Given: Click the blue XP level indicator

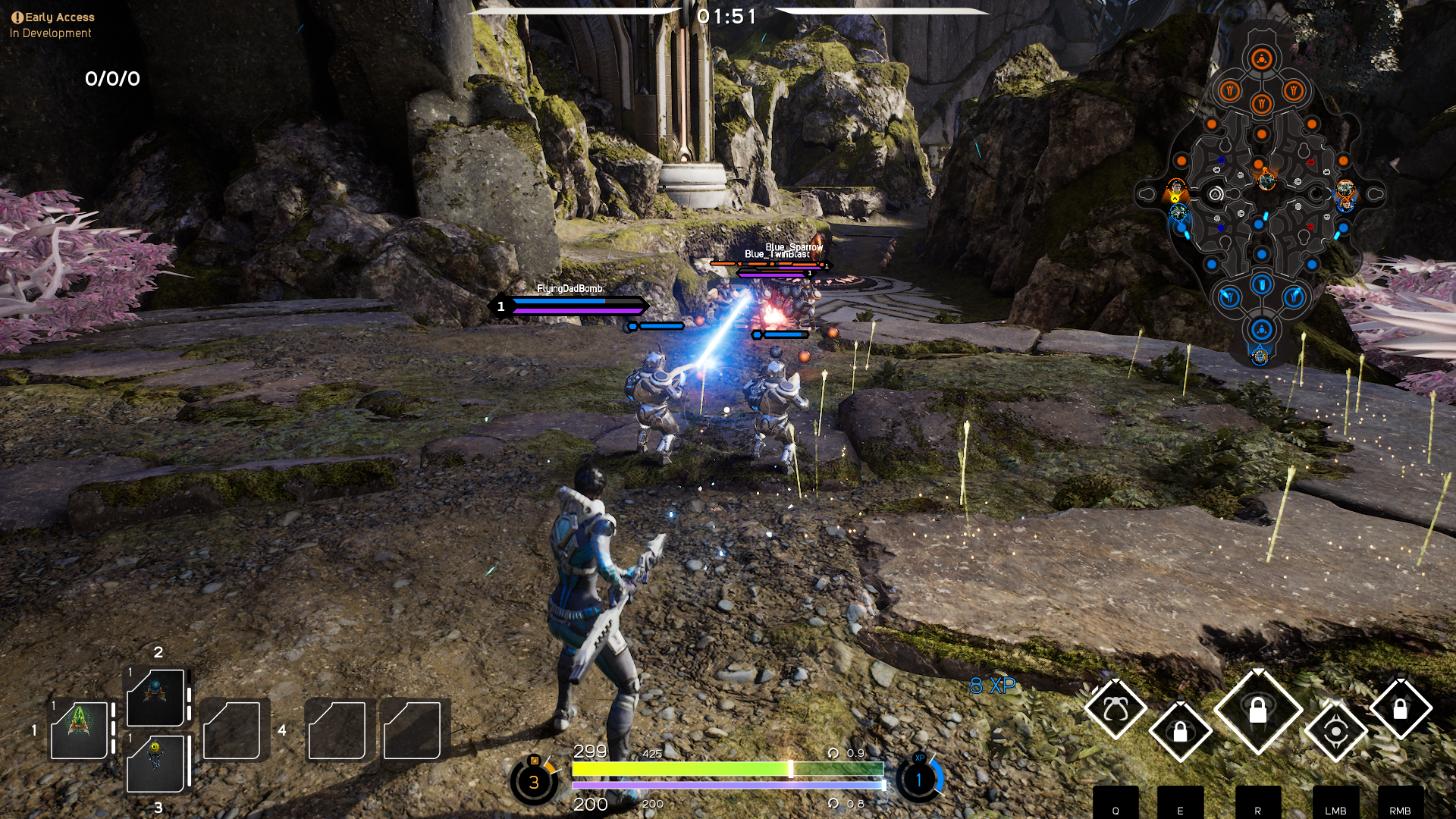Looking at the screenshot, I should pos(919,779).
